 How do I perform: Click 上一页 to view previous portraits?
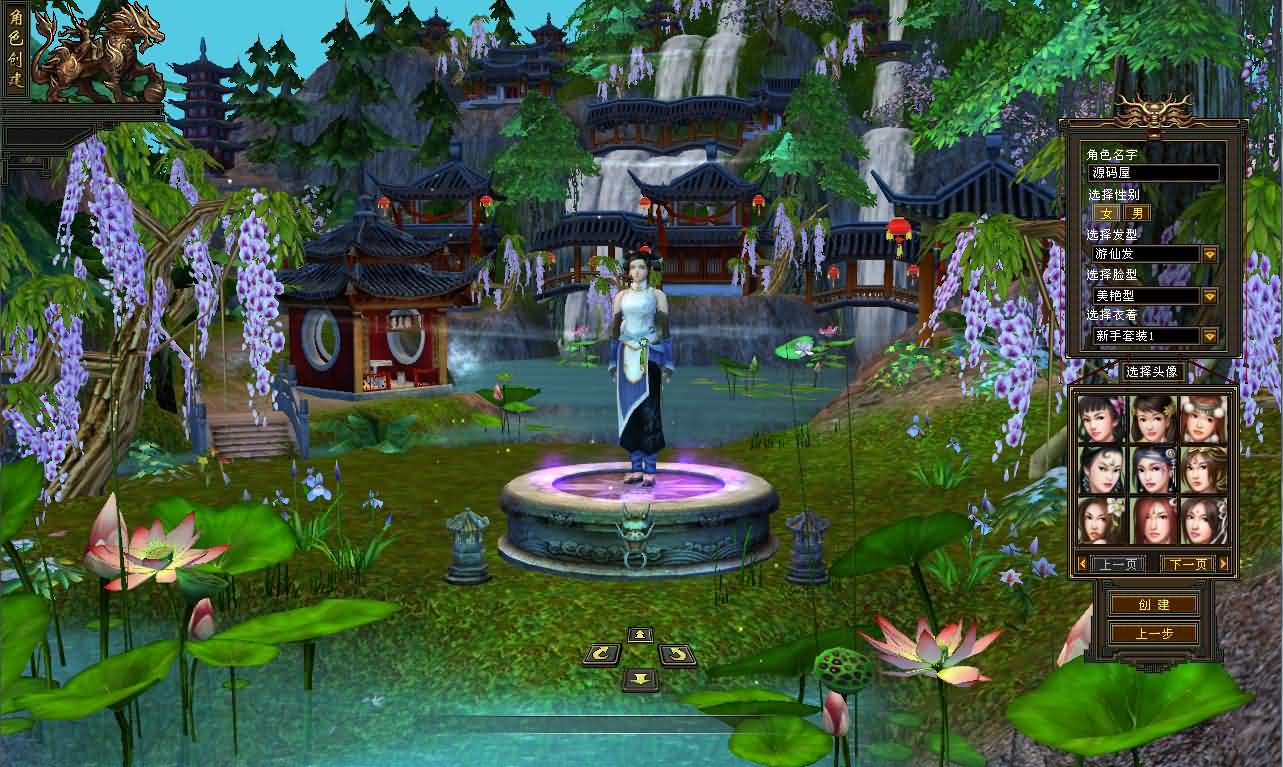coord(1117,564)
